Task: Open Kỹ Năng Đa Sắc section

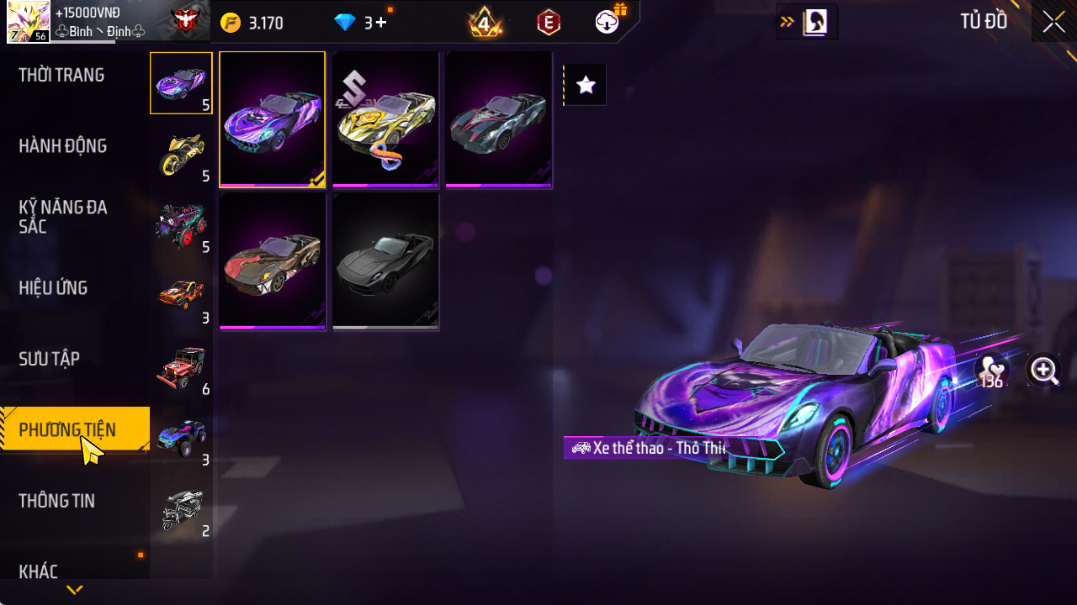Action: [x=62, y=217]
